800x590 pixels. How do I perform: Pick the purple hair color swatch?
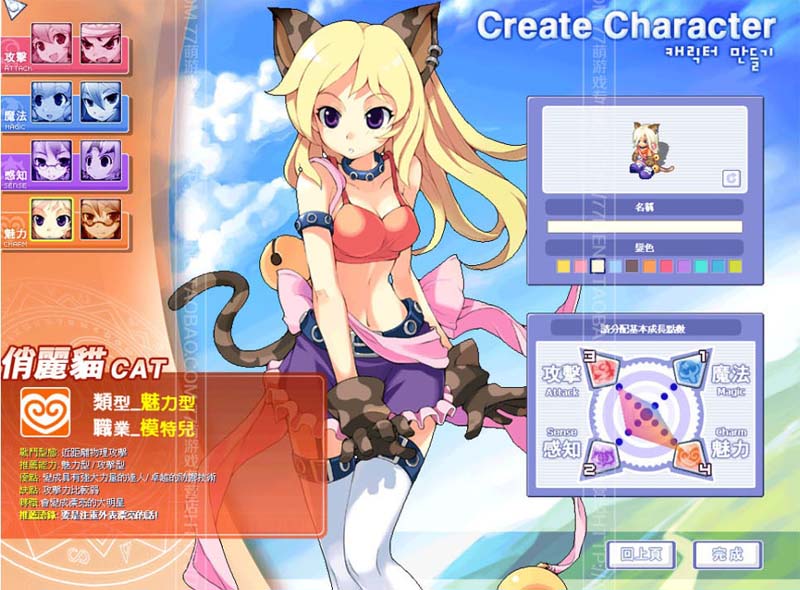684,266
